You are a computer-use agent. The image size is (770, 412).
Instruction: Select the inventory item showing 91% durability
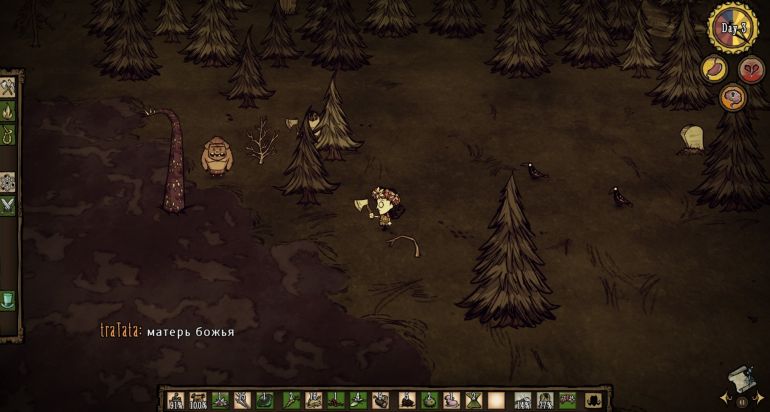click(x=176, y=400)
